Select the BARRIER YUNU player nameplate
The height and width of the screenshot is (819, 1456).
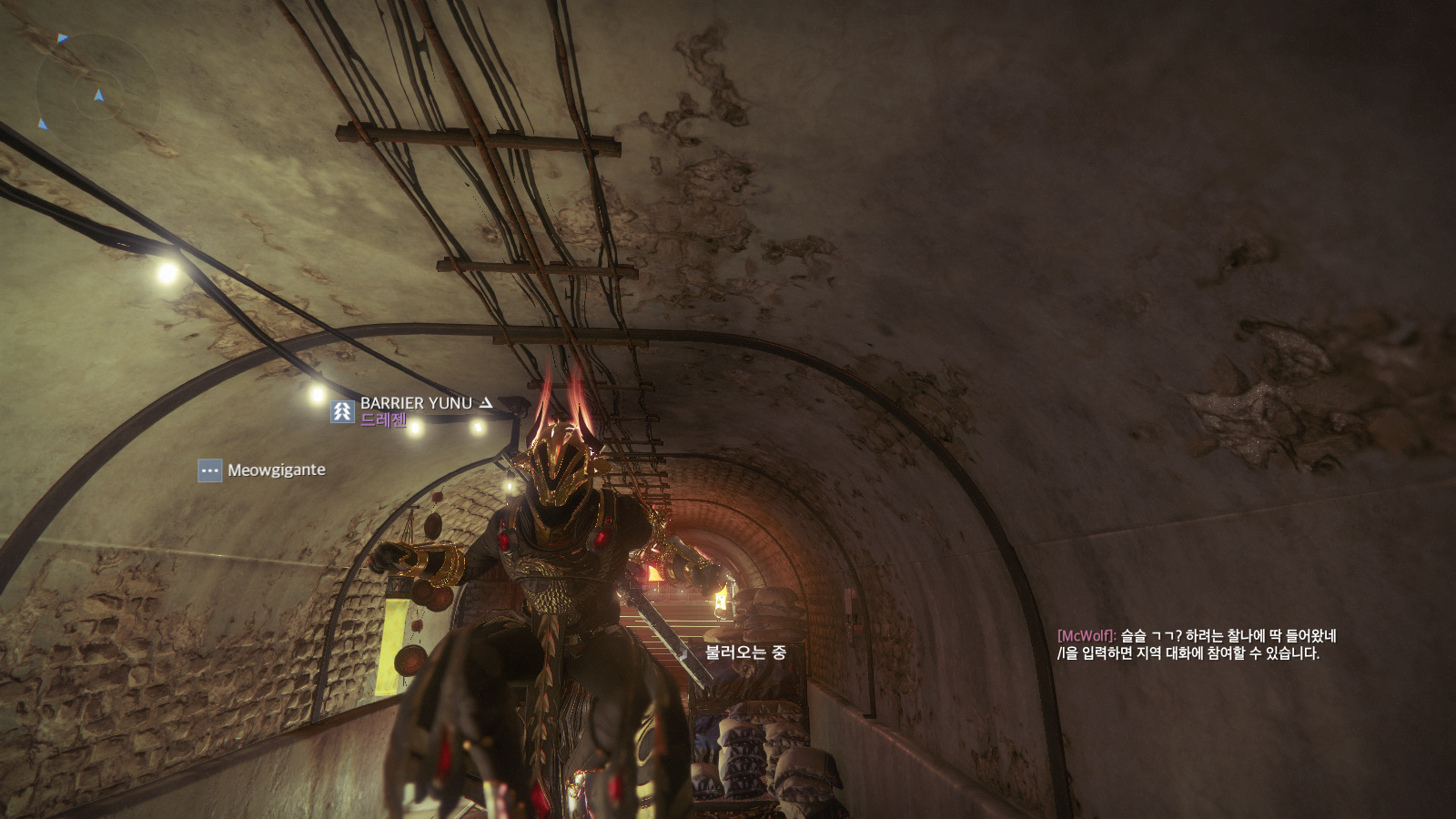(416, 403)
